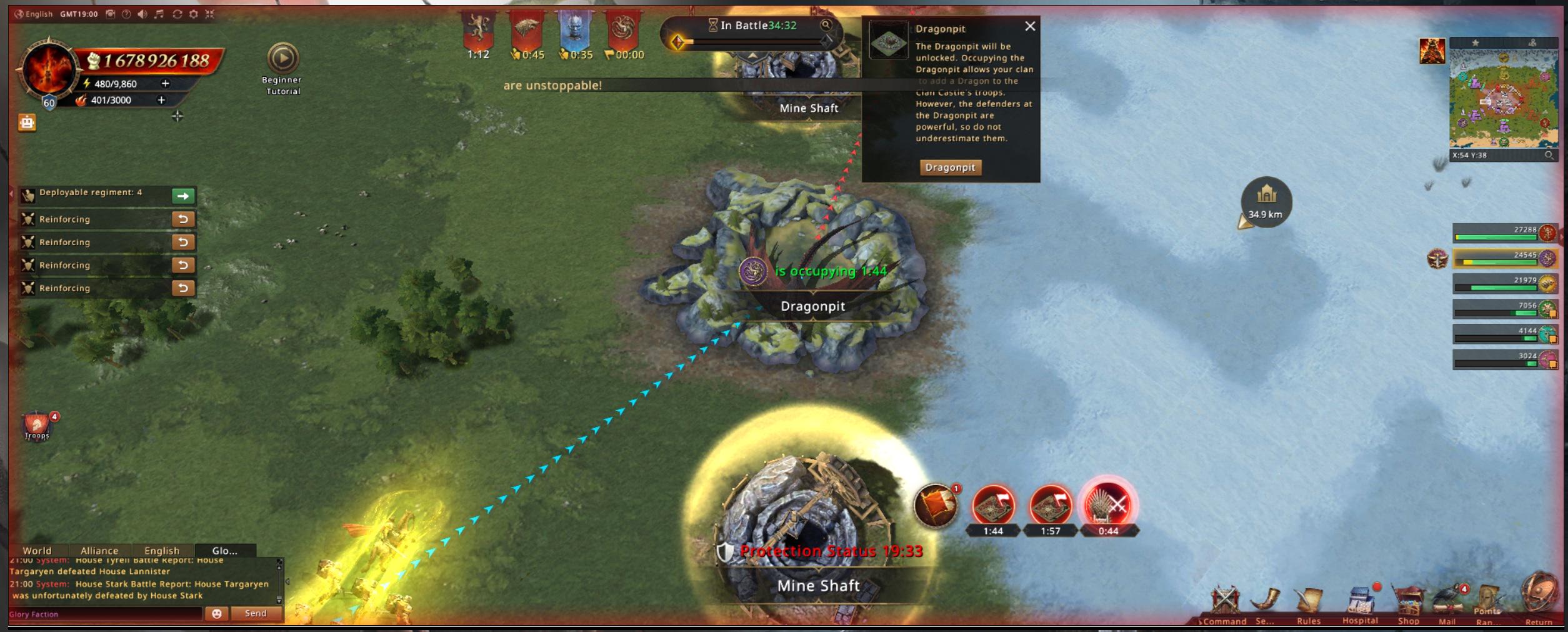Open the Beginner Tutorial
The width and height of the screenshot is (1568, 632).
282,59
